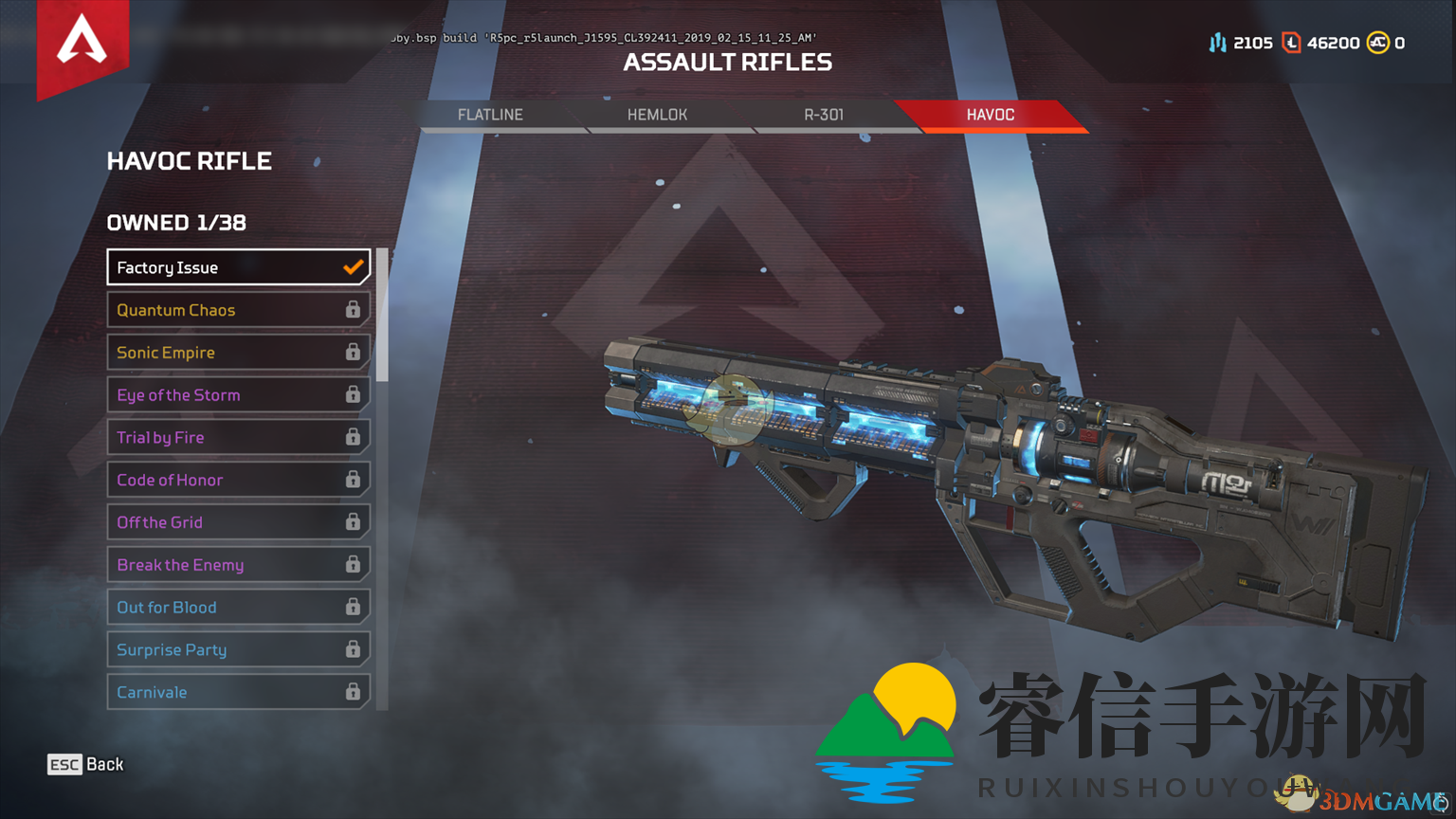Preview the Break the Enemy skin
This screenshot has width=1456, height=819.
point(238,565)
